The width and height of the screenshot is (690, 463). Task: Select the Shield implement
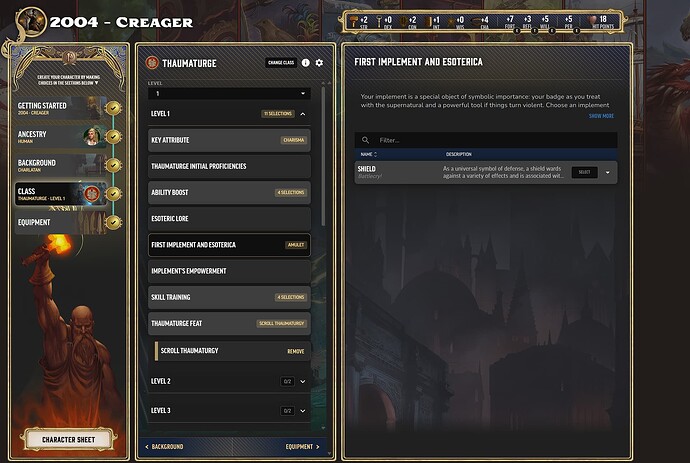585,172
